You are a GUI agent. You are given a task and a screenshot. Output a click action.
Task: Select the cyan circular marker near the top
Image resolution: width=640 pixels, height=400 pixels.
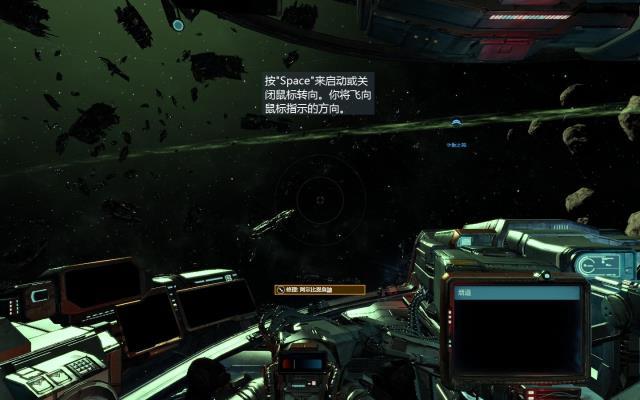[178, 25]
